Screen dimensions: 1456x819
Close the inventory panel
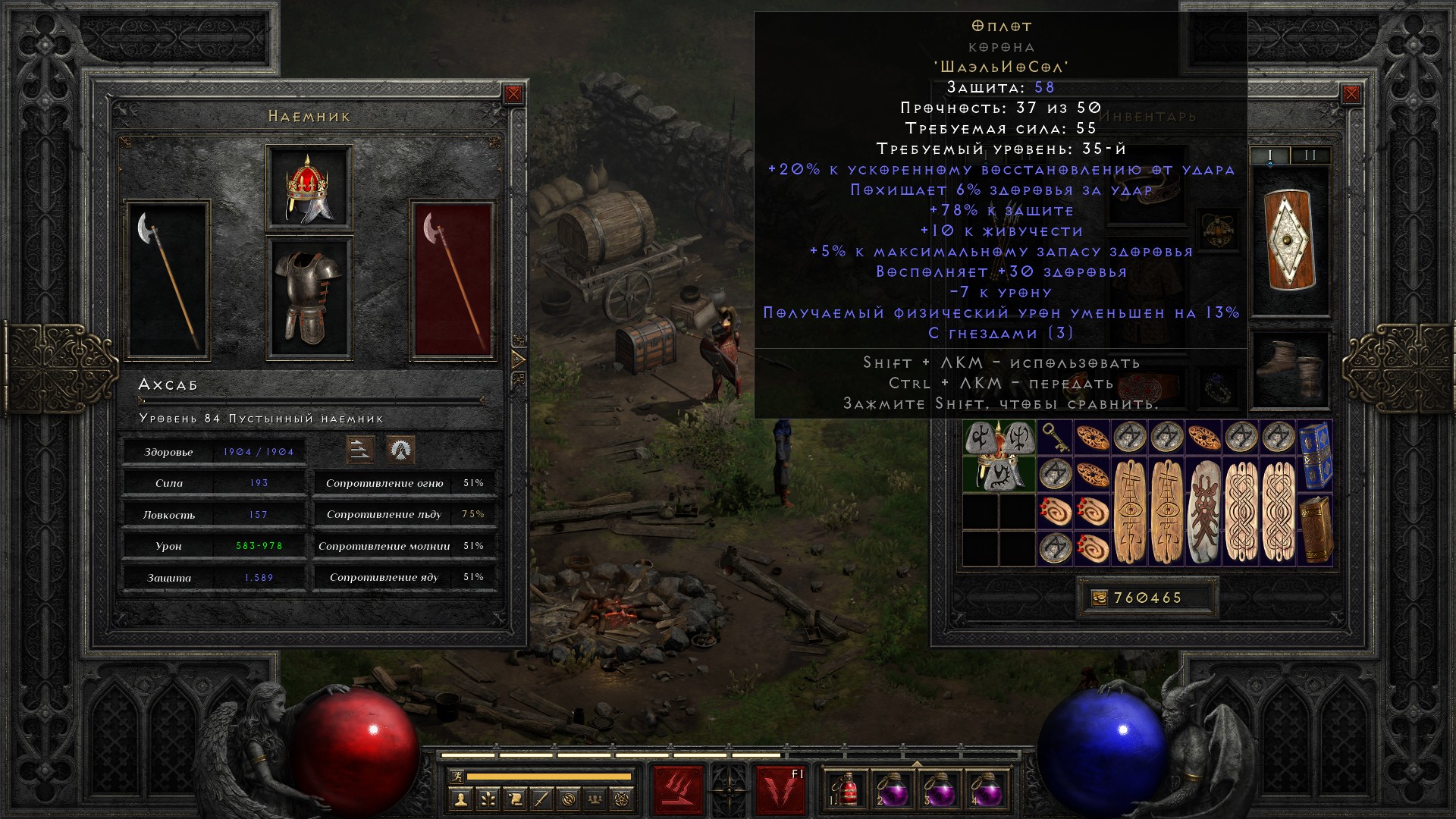1351,94
